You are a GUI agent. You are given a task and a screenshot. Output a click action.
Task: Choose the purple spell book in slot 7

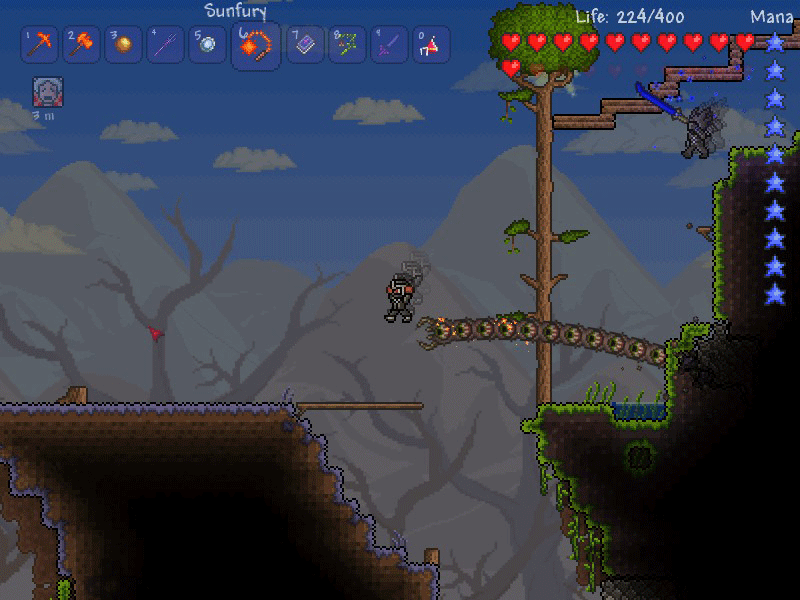(304, 44)
